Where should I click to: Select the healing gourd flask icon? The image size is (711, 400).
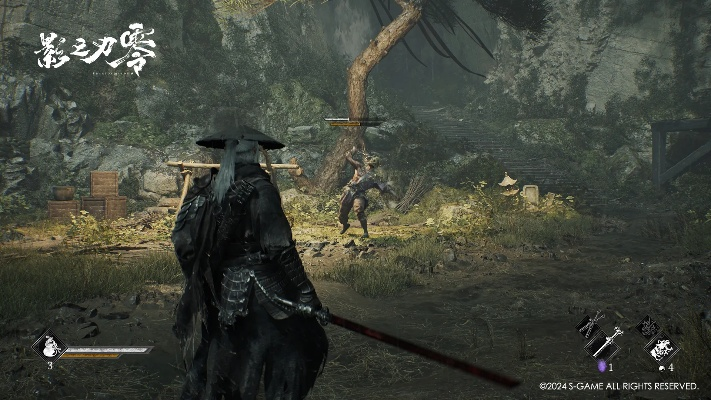click(48, 347)
